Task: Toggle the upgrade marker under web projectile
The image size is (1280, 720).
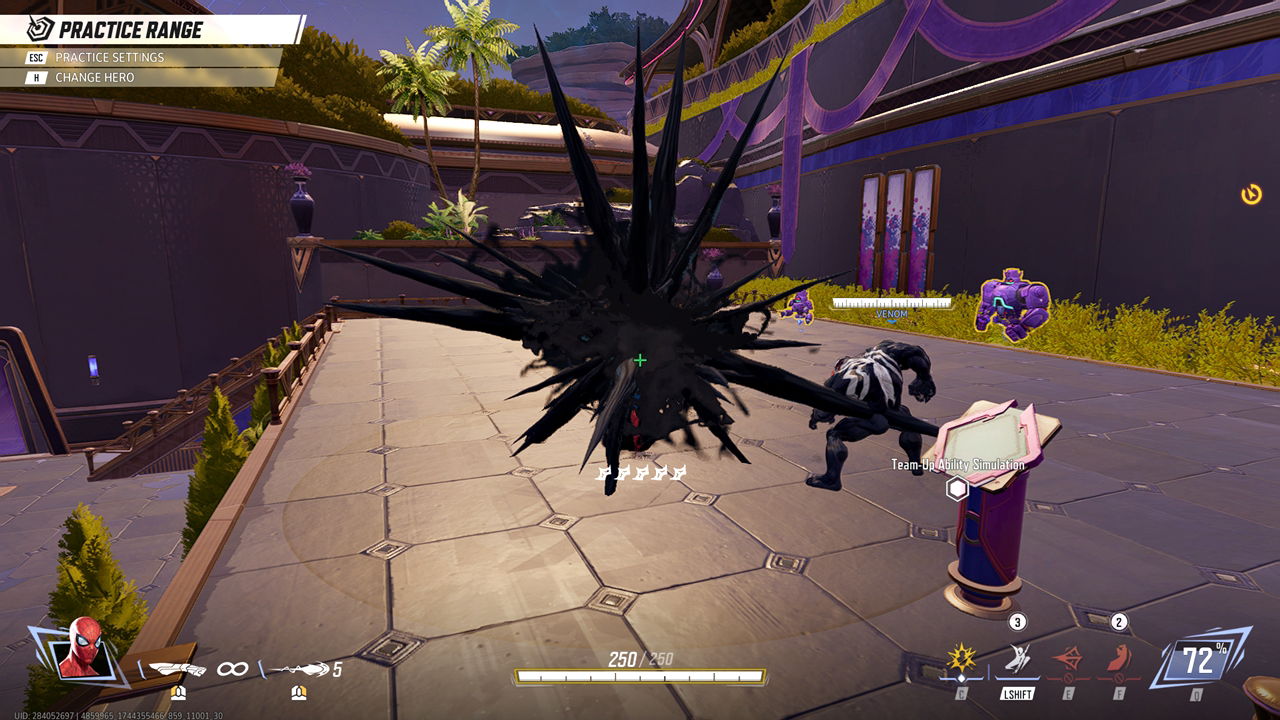Action: pyautogui.click(x=299, y=692)
